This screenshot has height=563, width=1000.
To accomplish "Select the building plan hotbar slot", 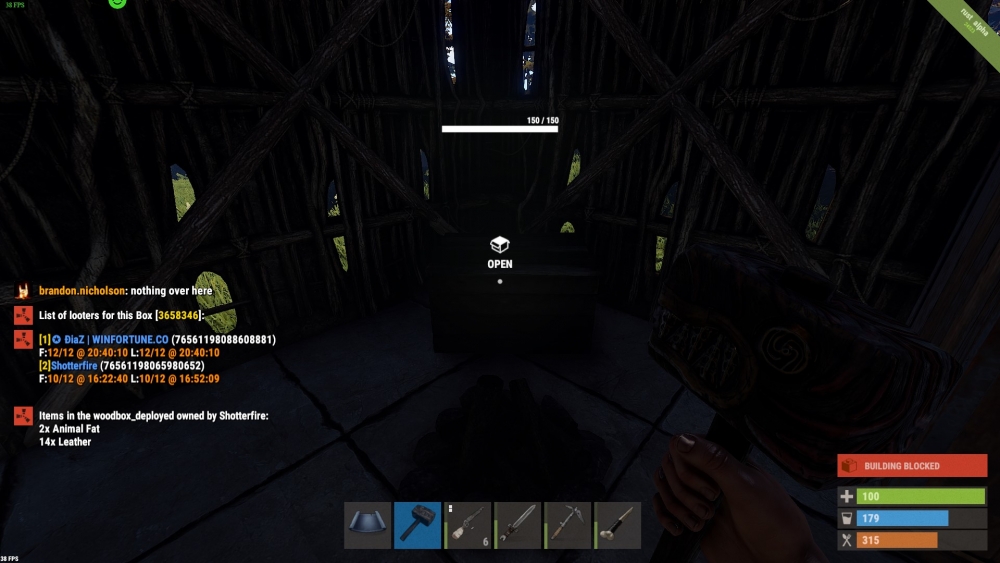I will click(x=367, y=525).
